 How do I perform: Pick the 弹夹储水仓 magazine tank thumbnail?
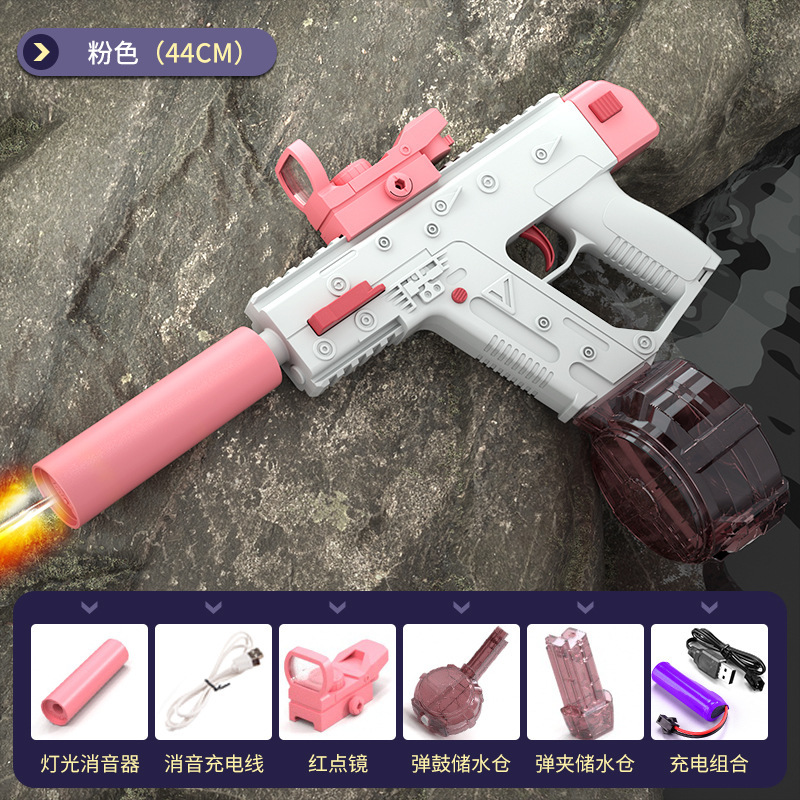coord(585,683)
